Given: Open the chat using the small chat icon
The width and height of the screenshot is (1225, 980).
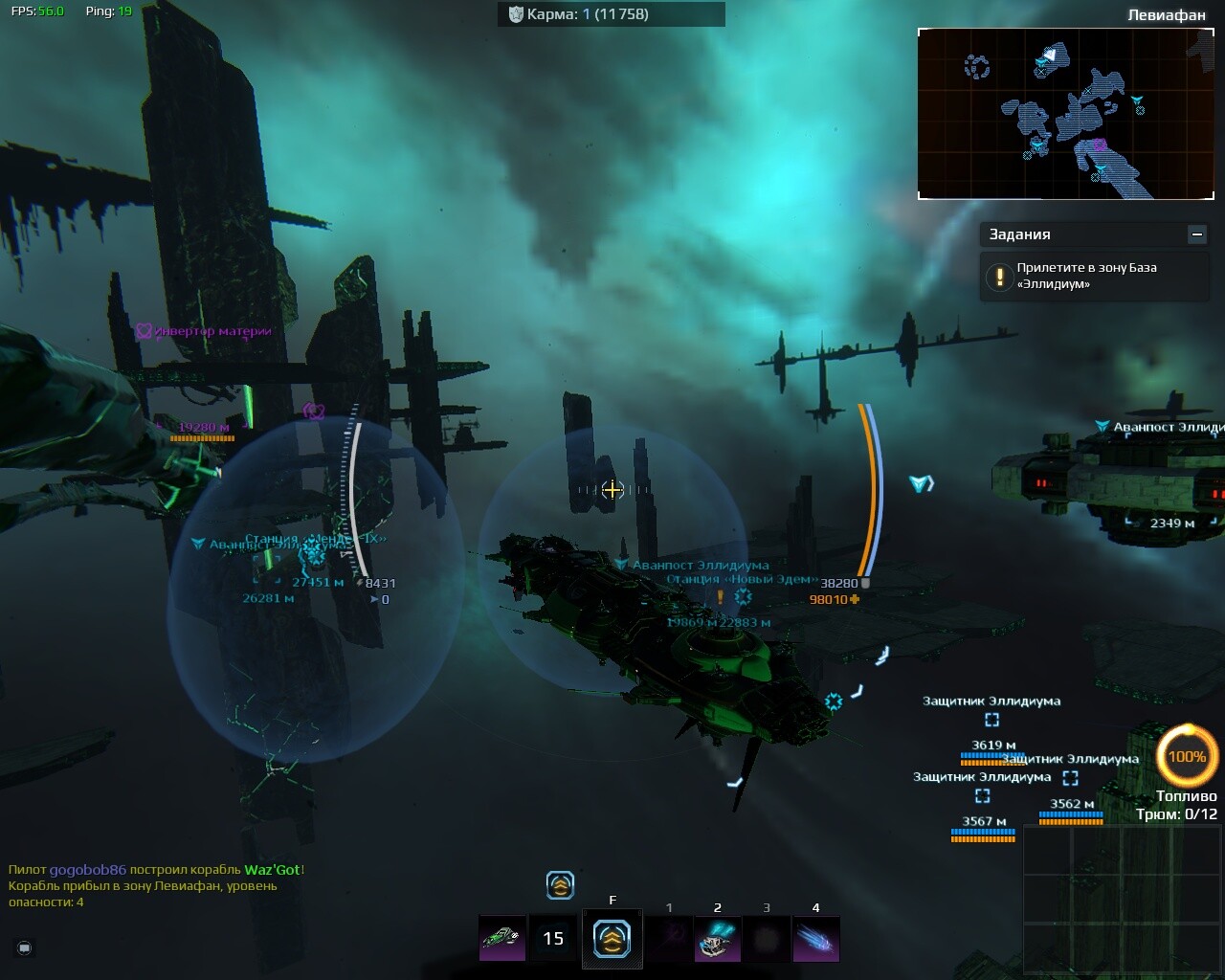Looking at the screenshot, I should [25, 947].
